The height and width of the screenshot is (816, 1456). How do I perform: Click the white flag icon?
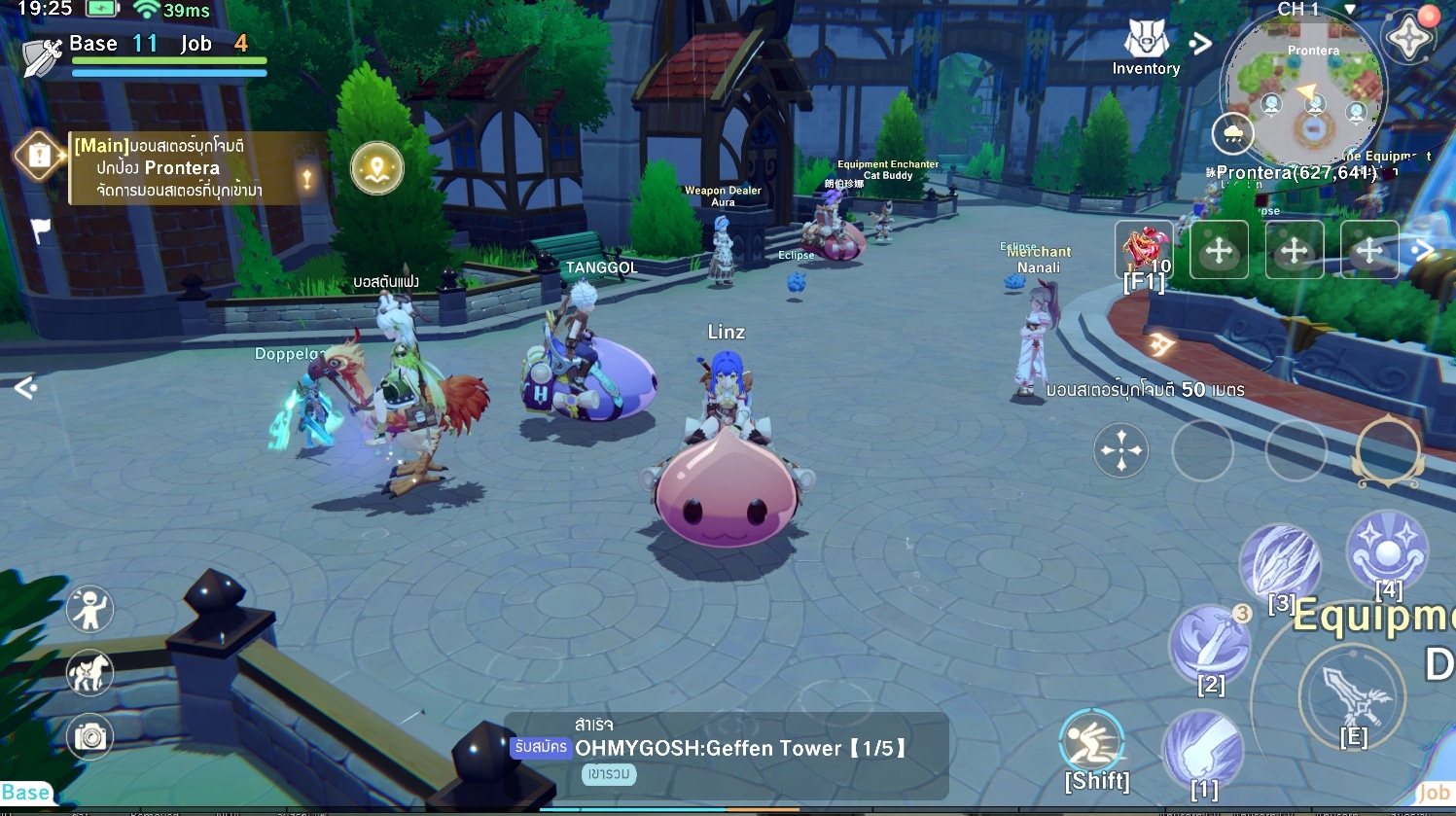tap(40, 231)
